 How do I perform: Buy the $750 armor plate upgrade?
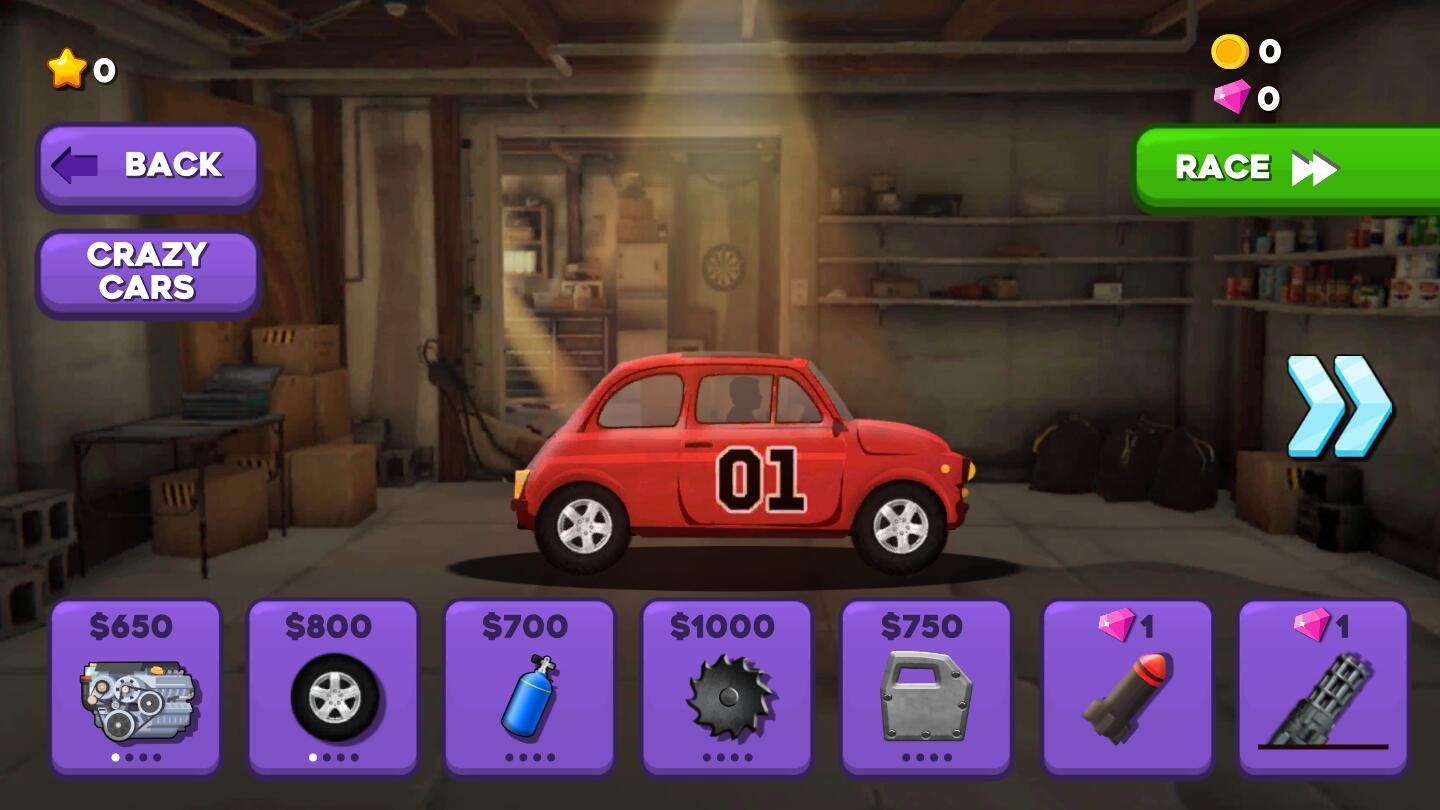tap(925, 686)
